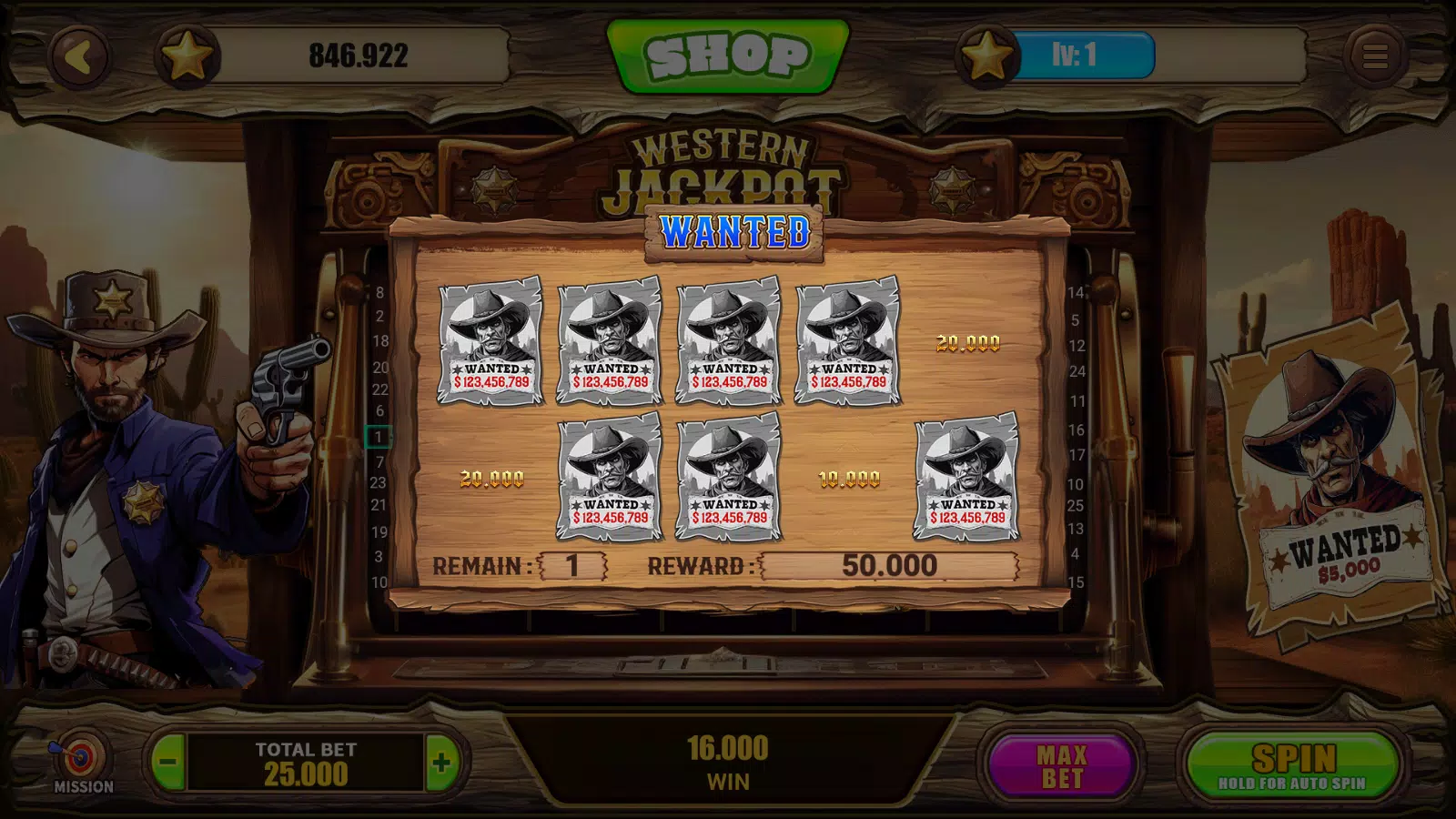
Task: Decrease total bet with the minus button
Action: point(167,763)
